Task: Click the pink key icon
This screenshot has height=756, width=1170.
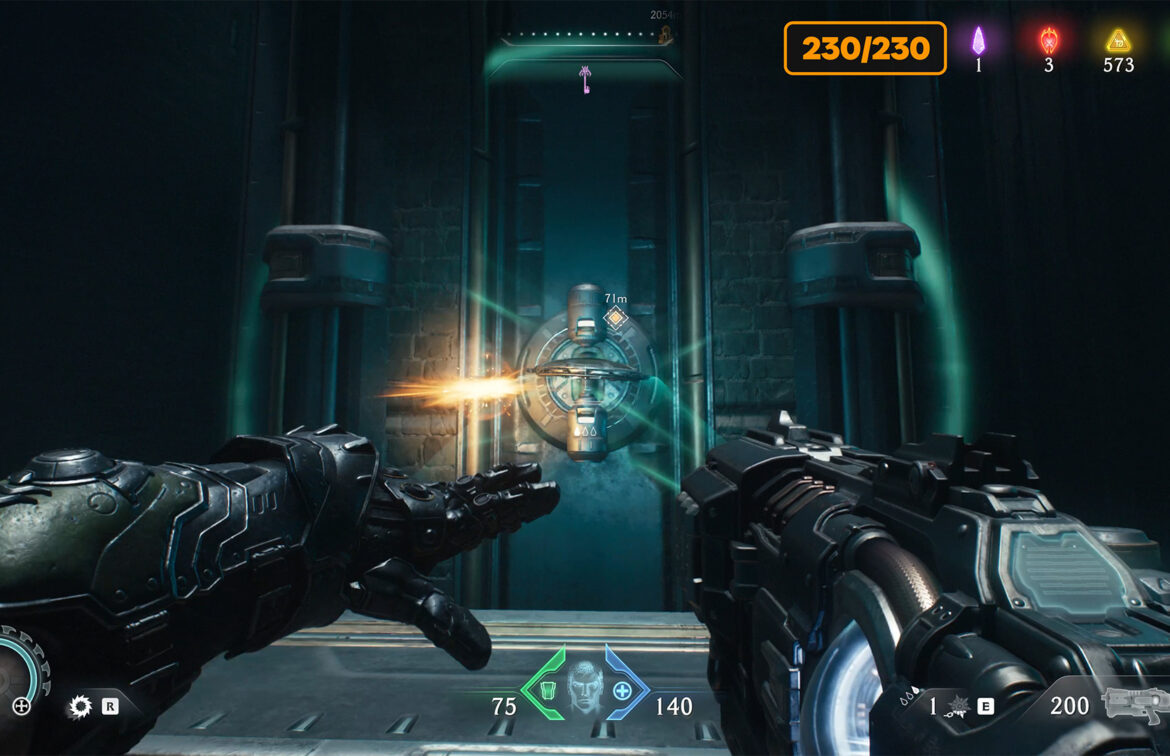Action: click(584, 78)
